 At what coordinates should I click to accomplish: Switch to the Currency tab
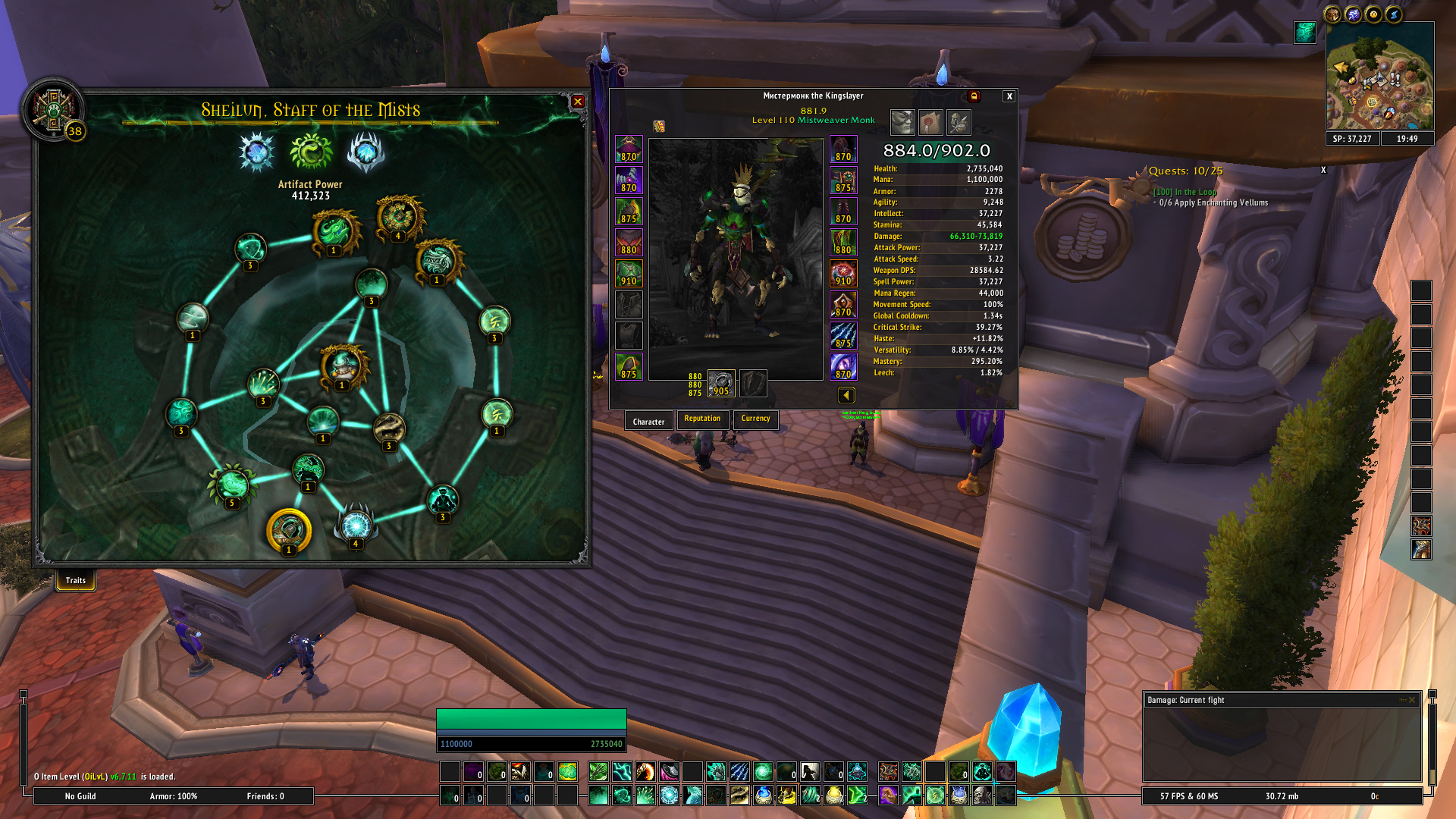pos(755,419)
